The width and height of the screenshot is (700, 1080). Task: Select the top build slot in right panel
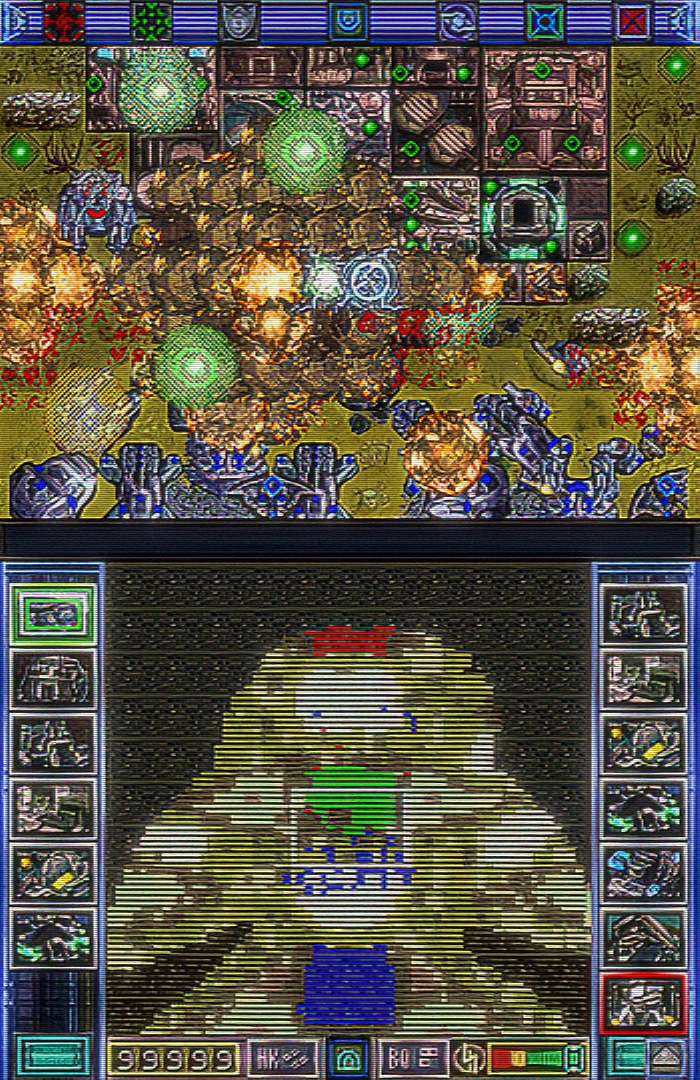(x=645, y=614)
